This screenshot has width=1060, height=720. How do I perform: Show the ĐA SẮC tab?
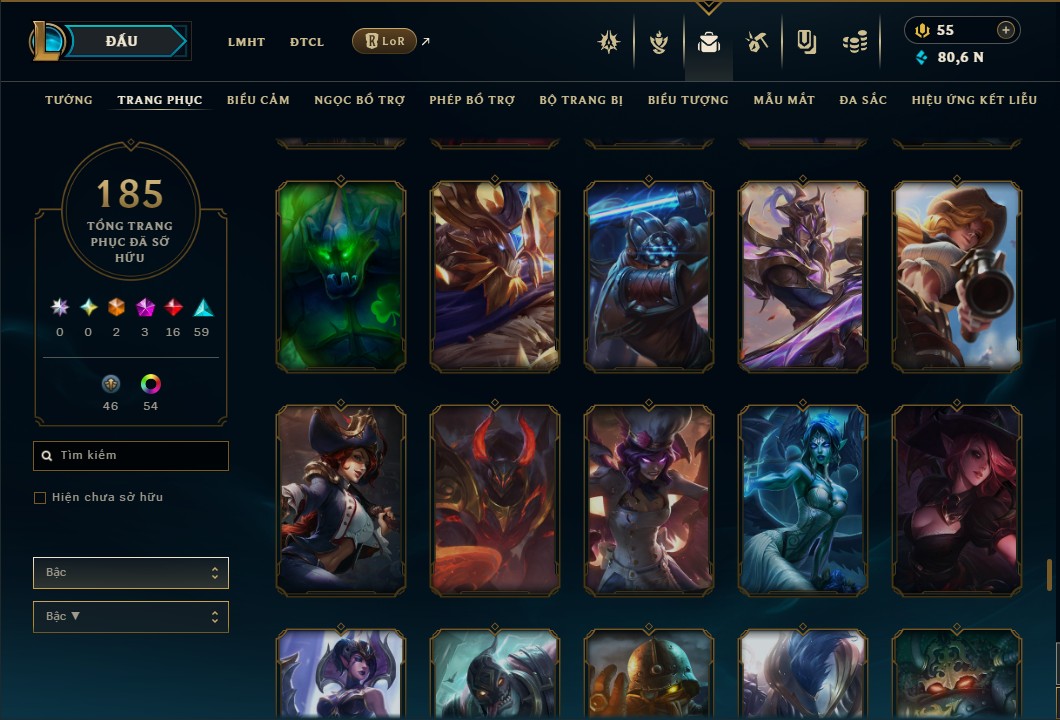click(863, 100)
